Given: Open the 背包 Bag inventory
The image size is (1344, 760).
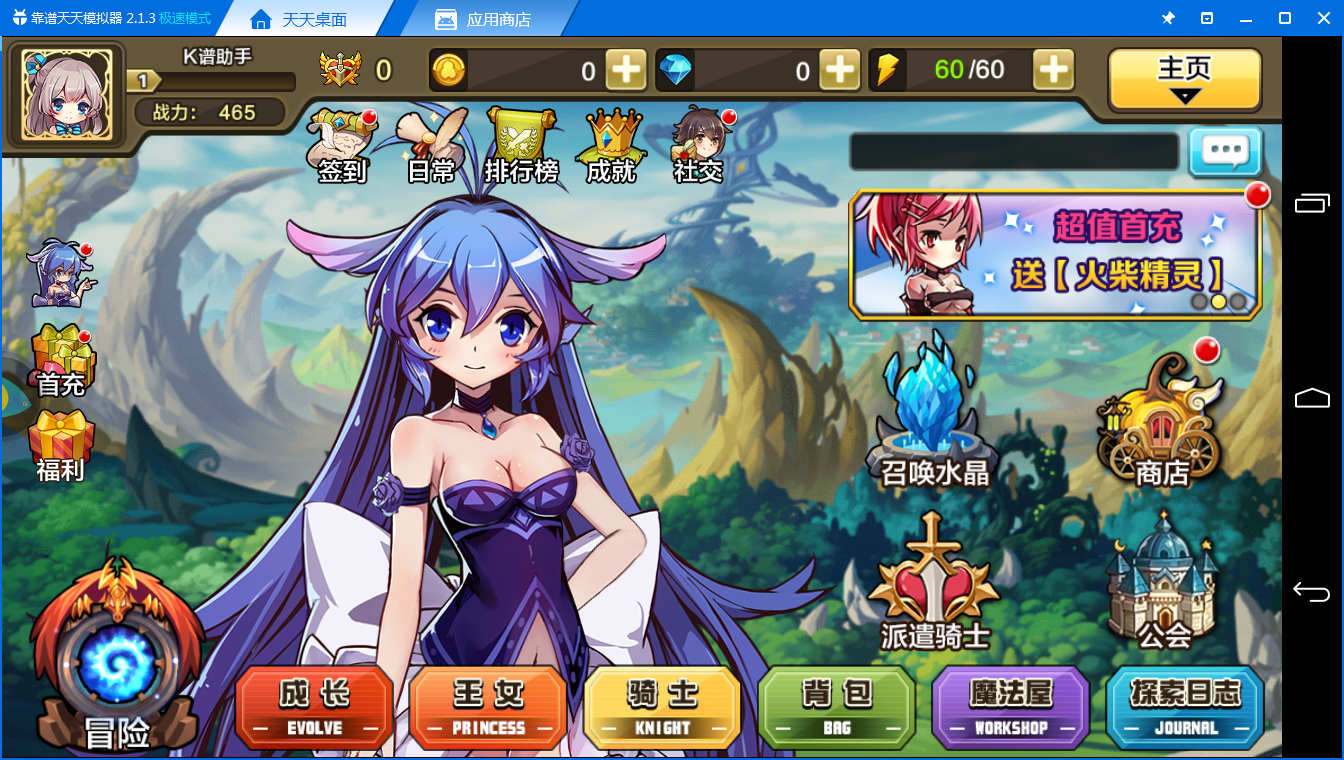Looking at the screenshot, I should (836, 706).
